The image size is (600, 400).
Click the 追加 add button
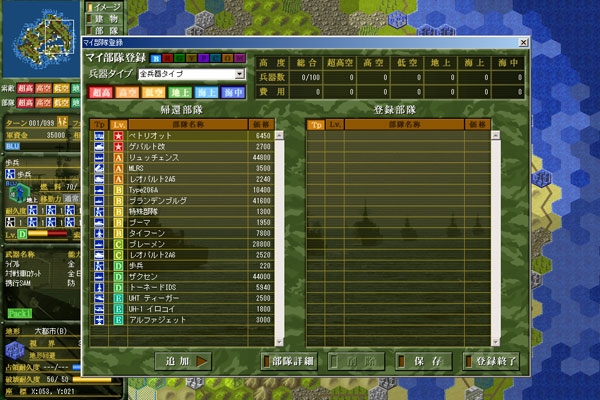point(184,360)
